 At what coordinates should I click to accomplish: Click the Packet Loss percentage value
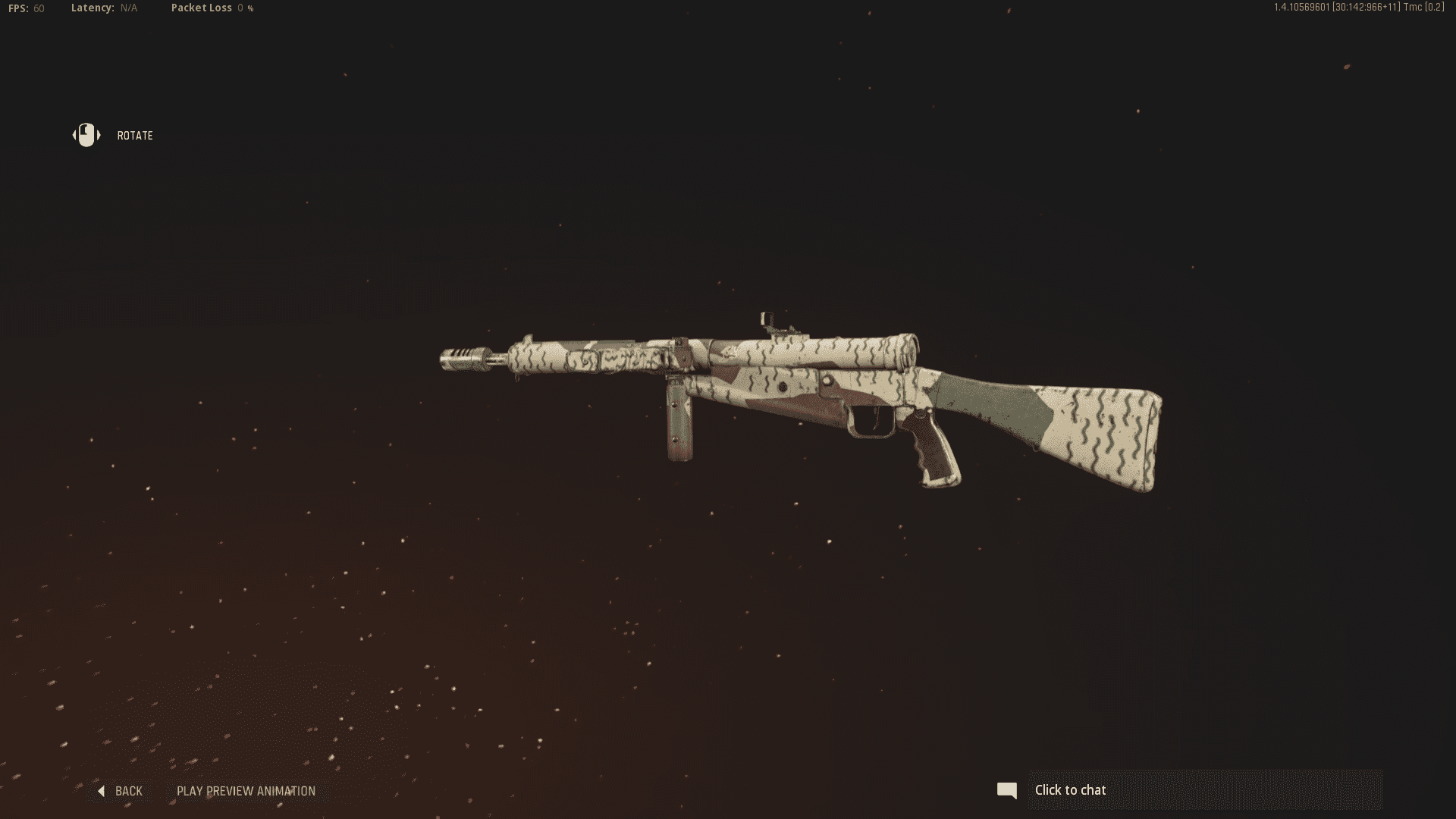(x=244, y=8)
